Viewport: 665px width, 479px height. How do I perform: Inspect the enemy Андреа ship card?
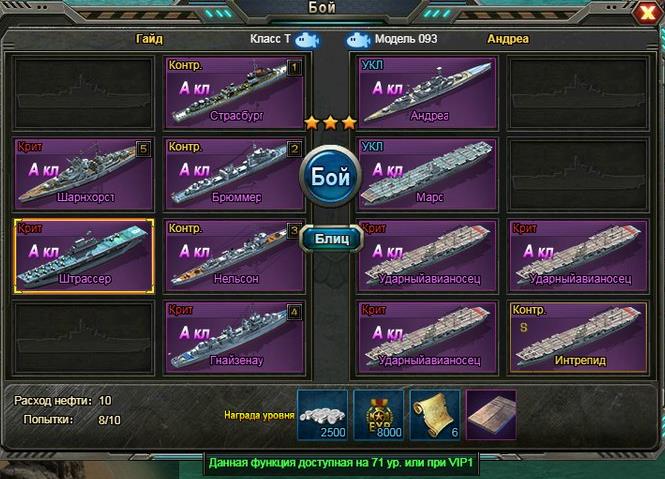(x=427, y=93)
